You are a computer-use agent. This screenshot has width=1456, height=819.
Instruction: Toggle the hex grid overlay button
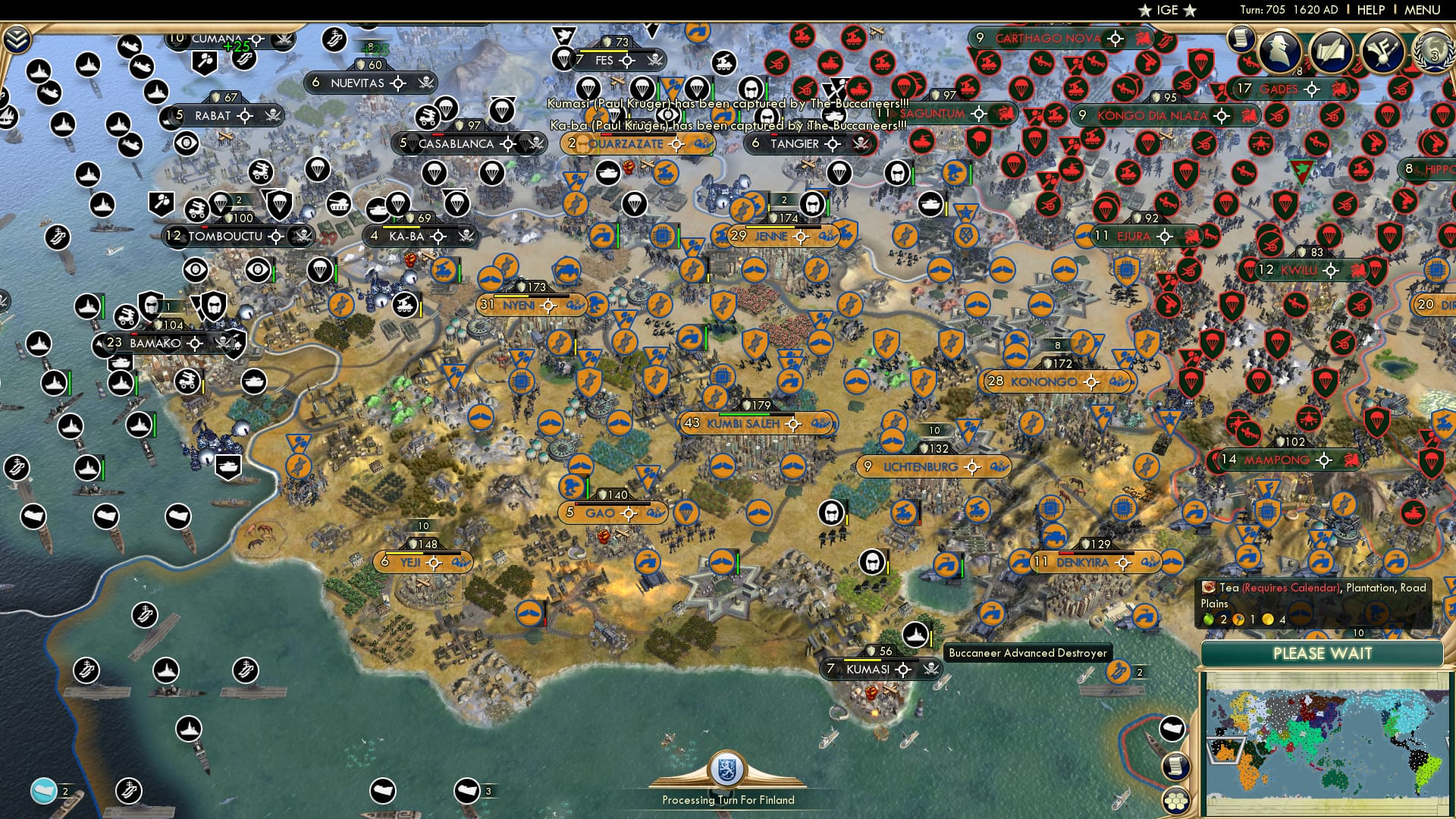[x=1175, y=802]
